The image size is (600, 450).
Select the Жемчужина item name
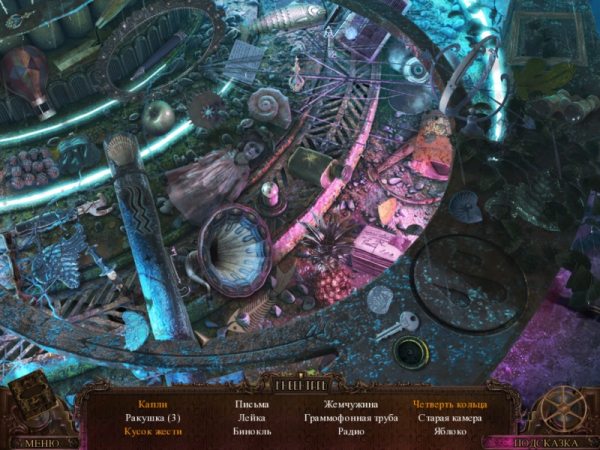click(350, 404)
